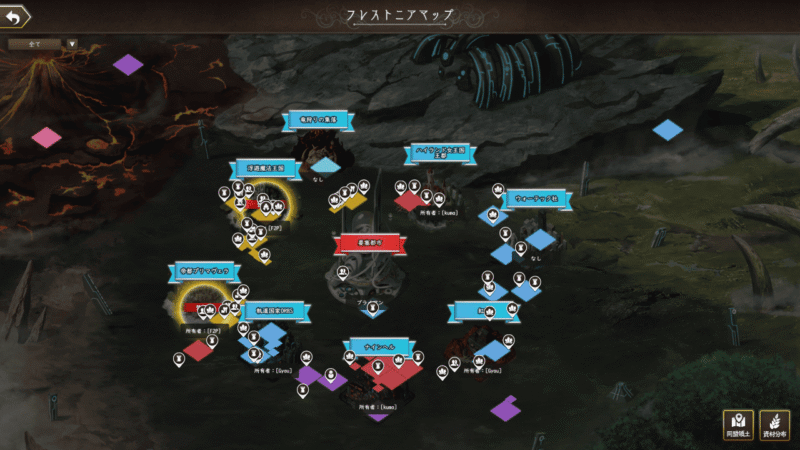
Task: Show the 同盟領土 alliance territory overlay
Action: (738, 425)
